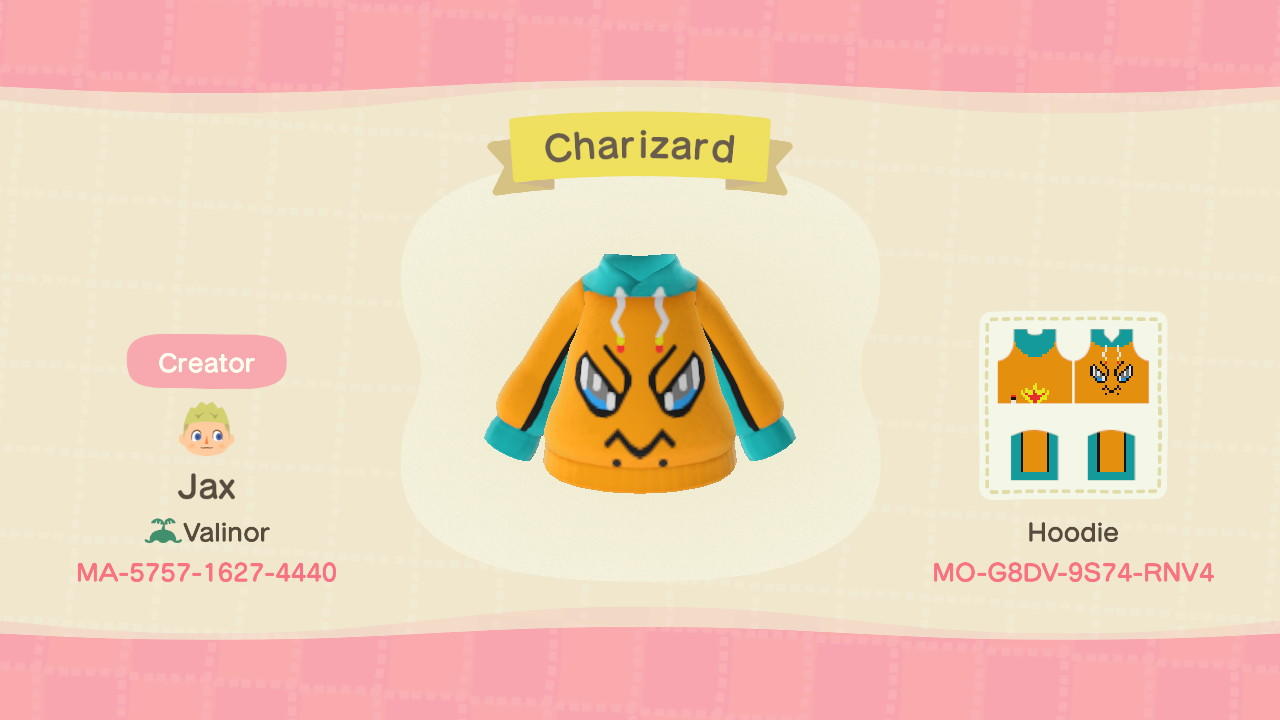Click the teal cuff of the hoodie
This screenshot has height=720, width=1280.
tap(765, 440)
